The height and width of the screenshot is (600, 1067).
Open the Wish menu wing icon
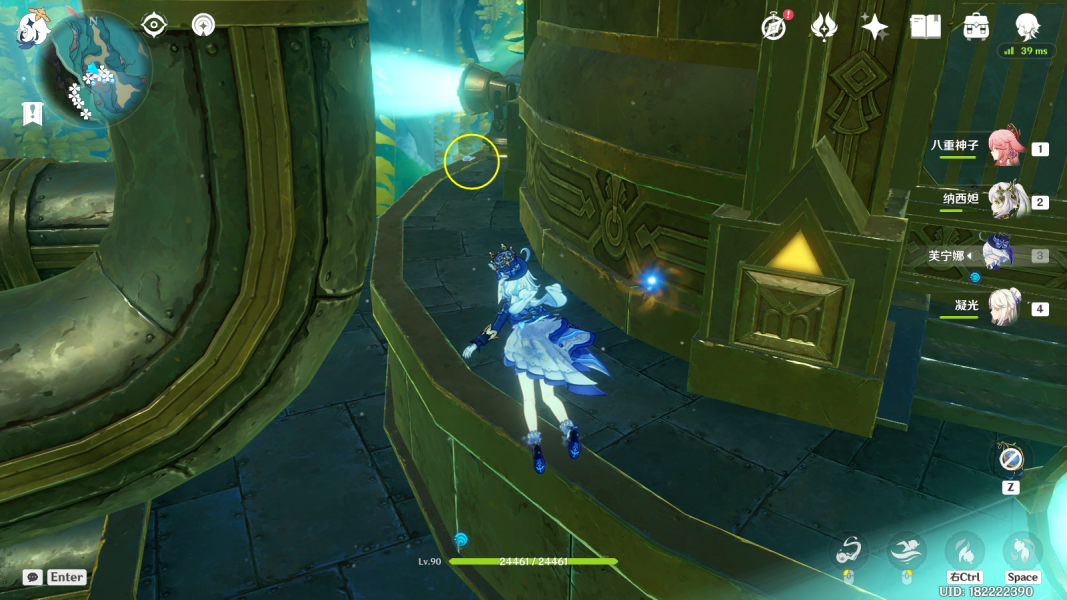click(823, 27)
